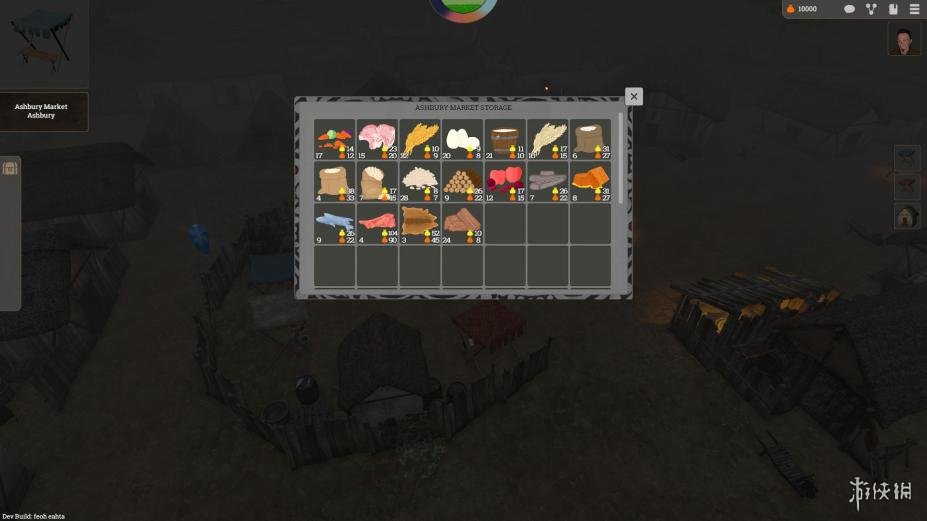Pick the orange ingot bars slot
This screenshot has height=521, width=927.
point(590,182)
